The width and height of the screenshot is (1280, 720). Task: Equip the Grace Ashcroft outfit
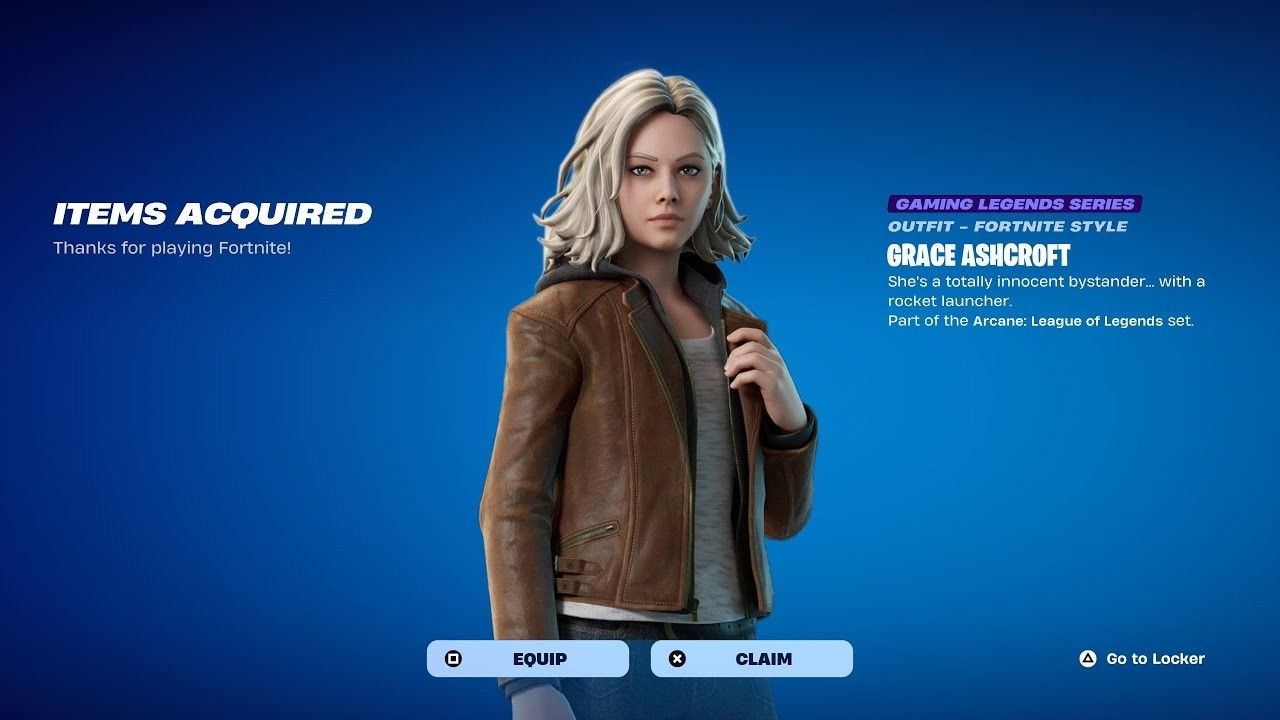[528, 659]
